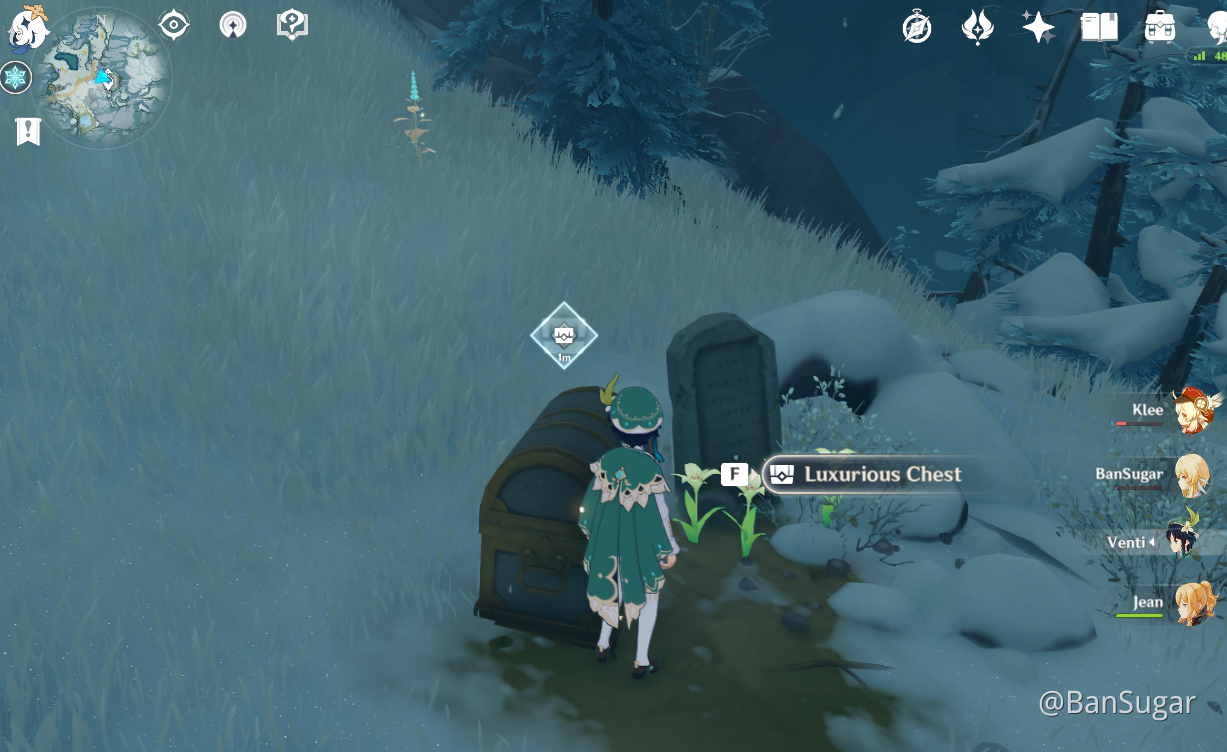Switch to party member BanSugar

click(1192, 475)
